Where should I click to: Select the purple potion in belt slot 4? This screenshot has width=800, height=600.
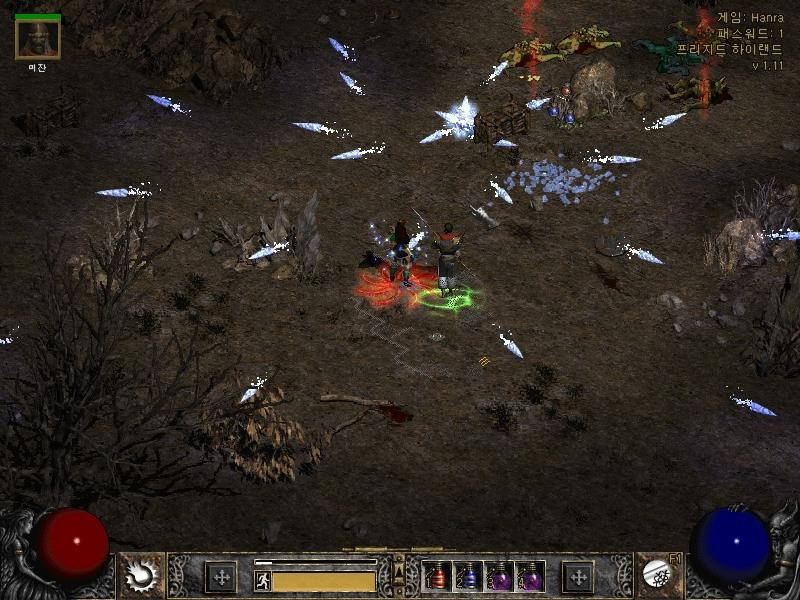point(530,577)
